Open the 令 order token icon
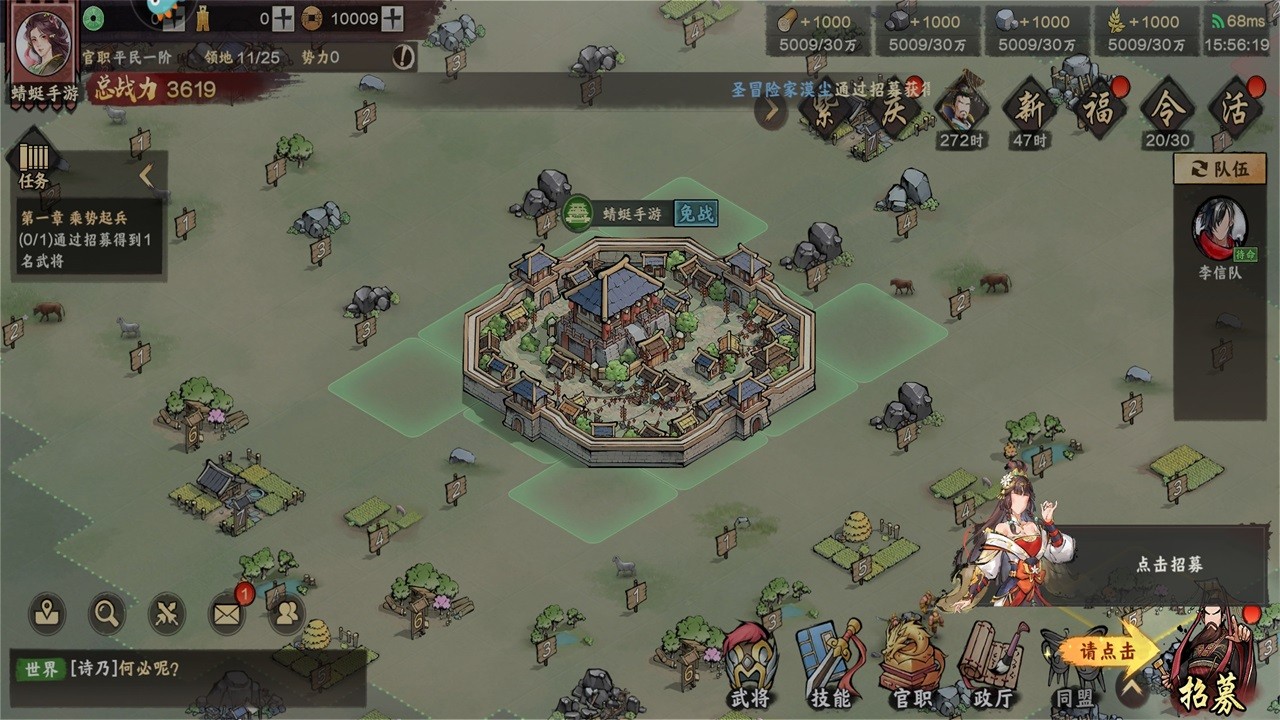This screenshot has width=1280, height=720. [1167, 108]
